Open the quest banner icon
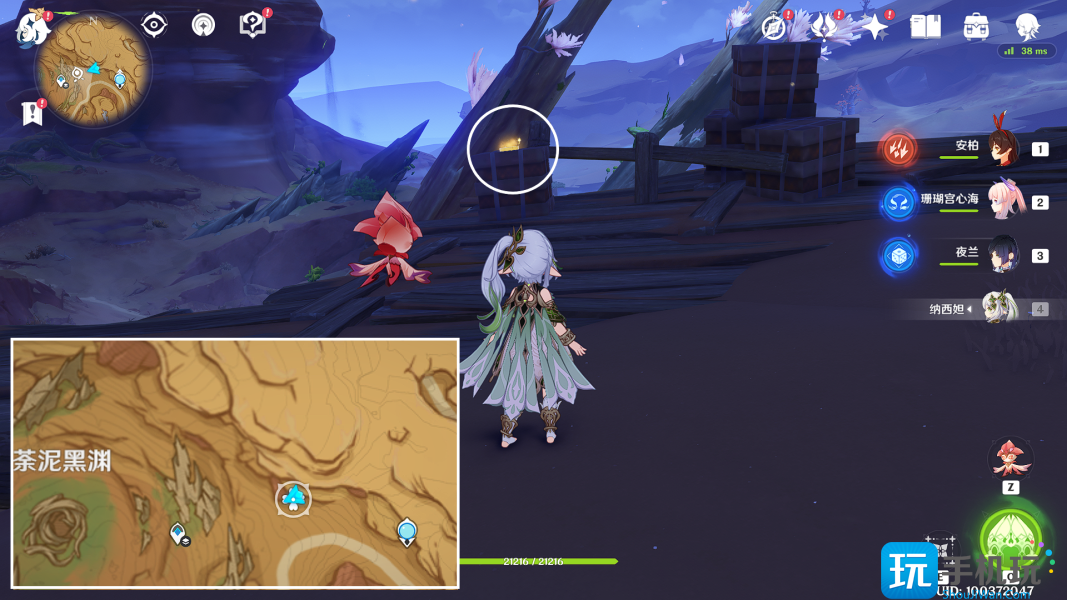Viewport: 1067px width, 600px height. click(x=32, y=114)
